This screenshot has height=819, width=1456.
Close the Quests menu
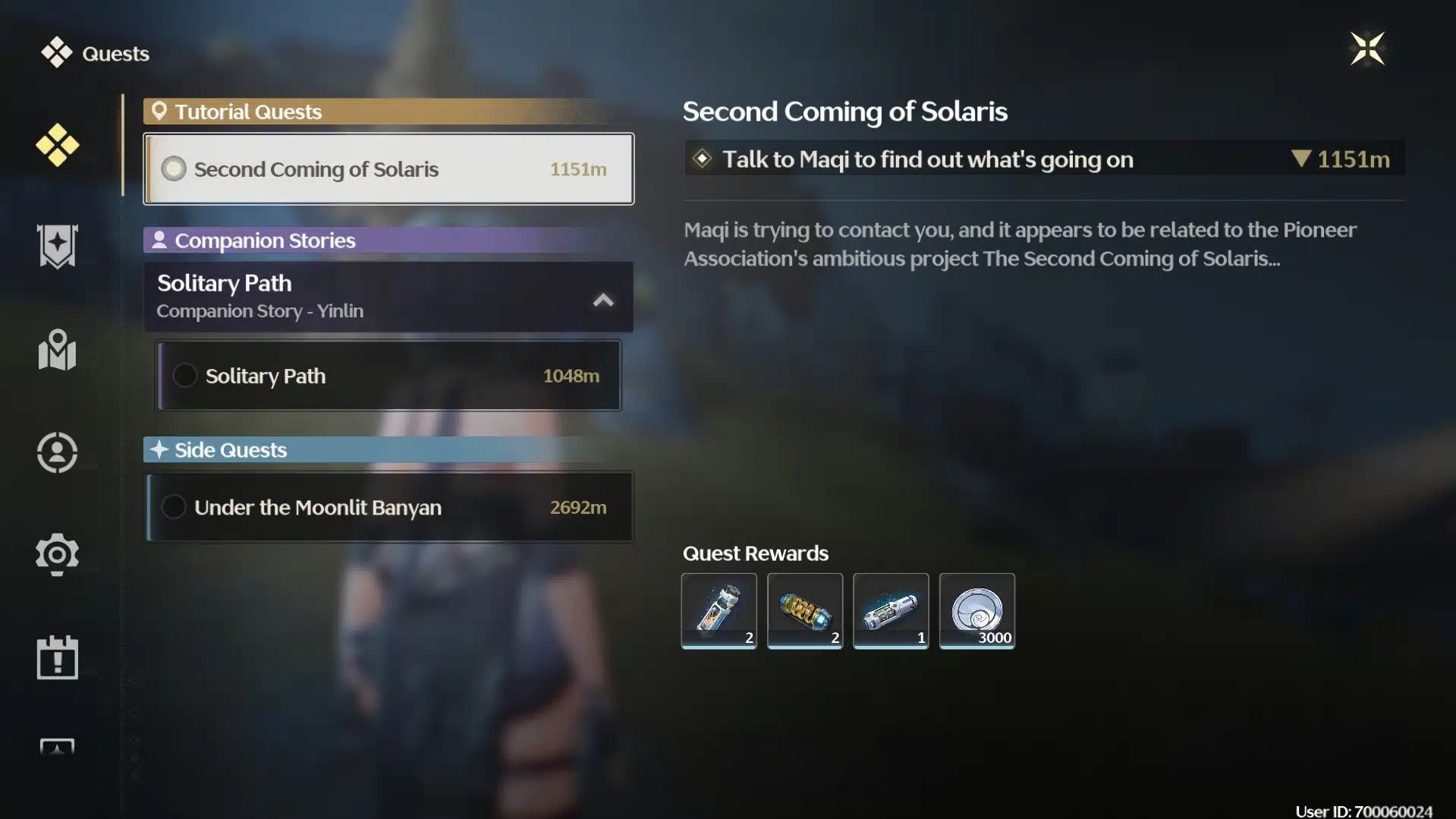(1367, 49)
